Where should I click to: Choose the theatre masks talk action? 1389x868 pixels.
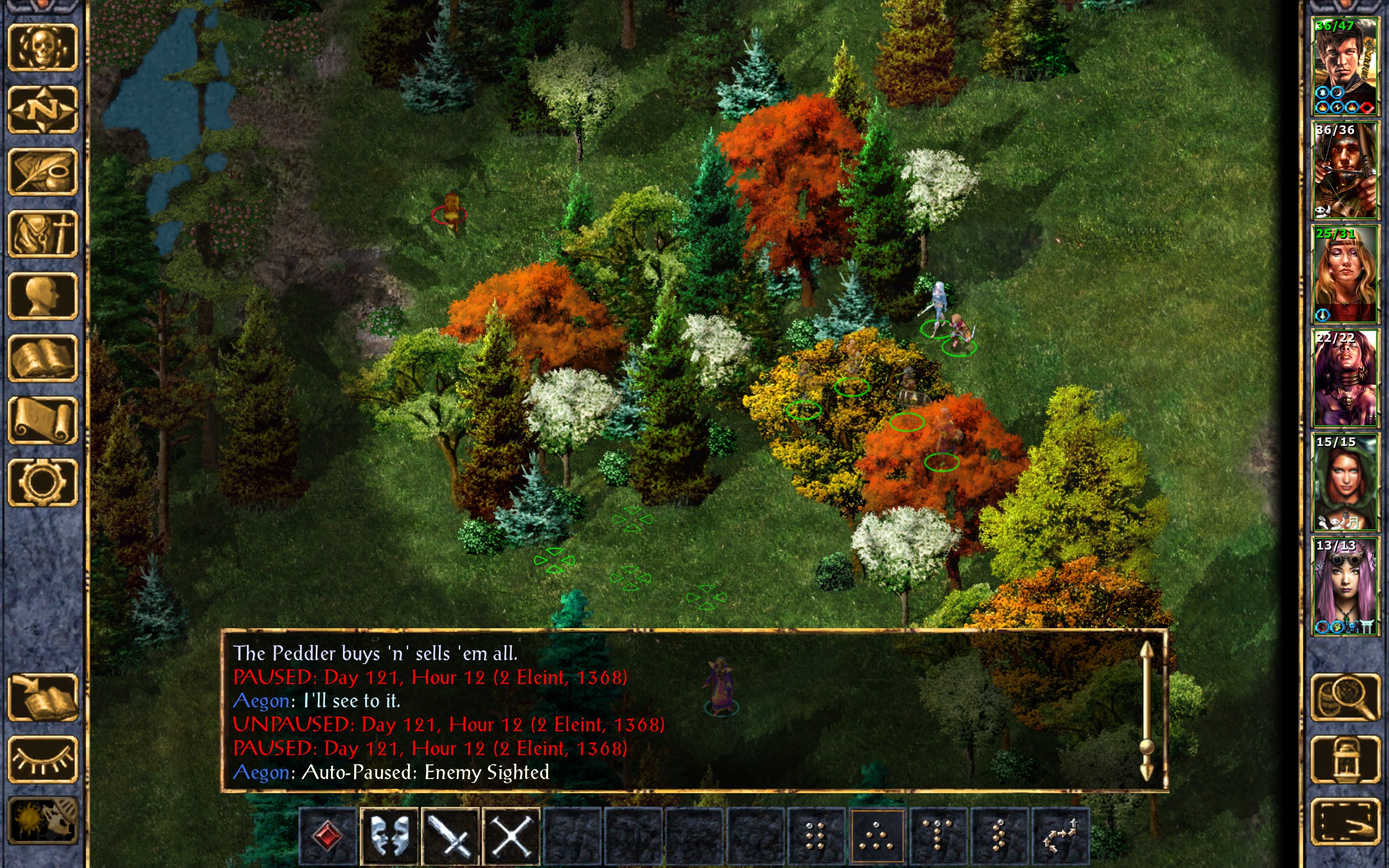(389, 837)
